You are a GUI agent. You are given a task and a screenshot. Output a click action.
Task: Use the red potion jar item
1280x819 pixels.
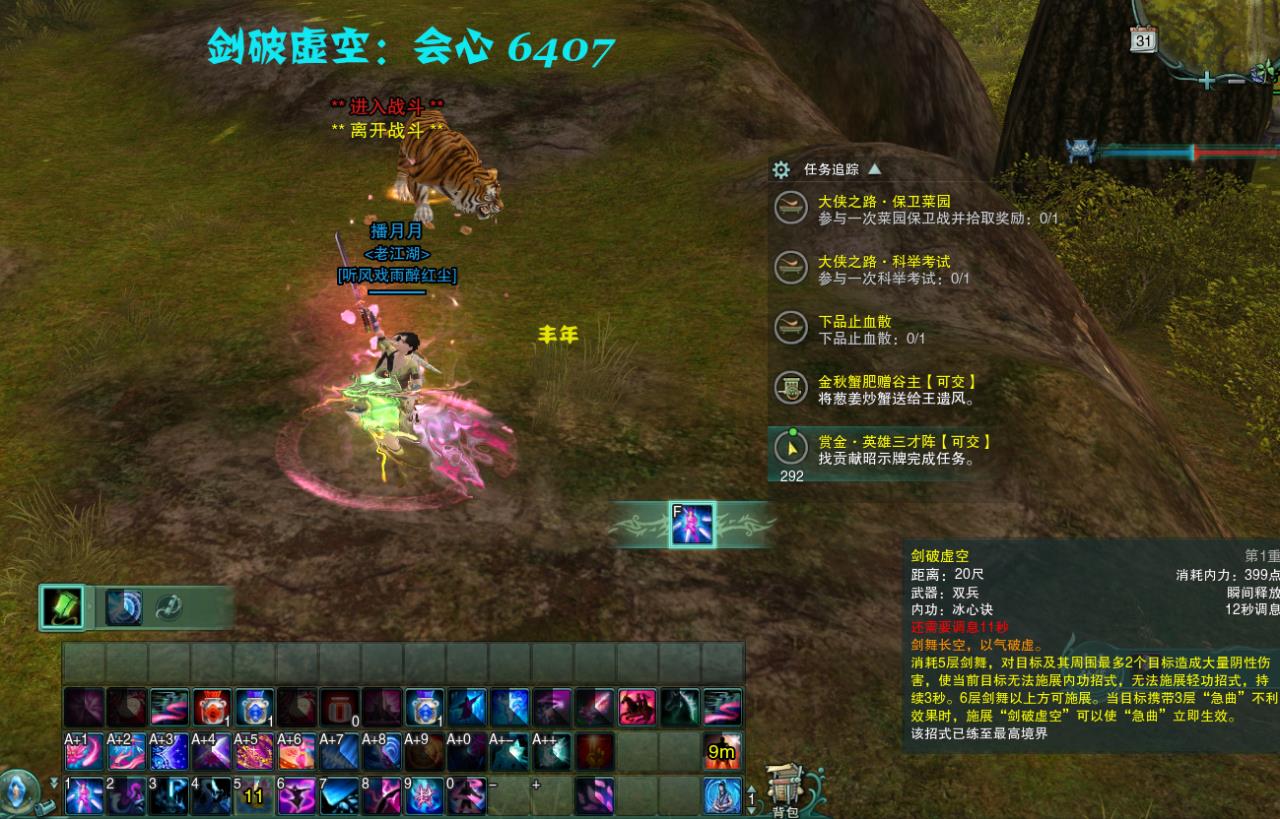[x=211, y=707]
